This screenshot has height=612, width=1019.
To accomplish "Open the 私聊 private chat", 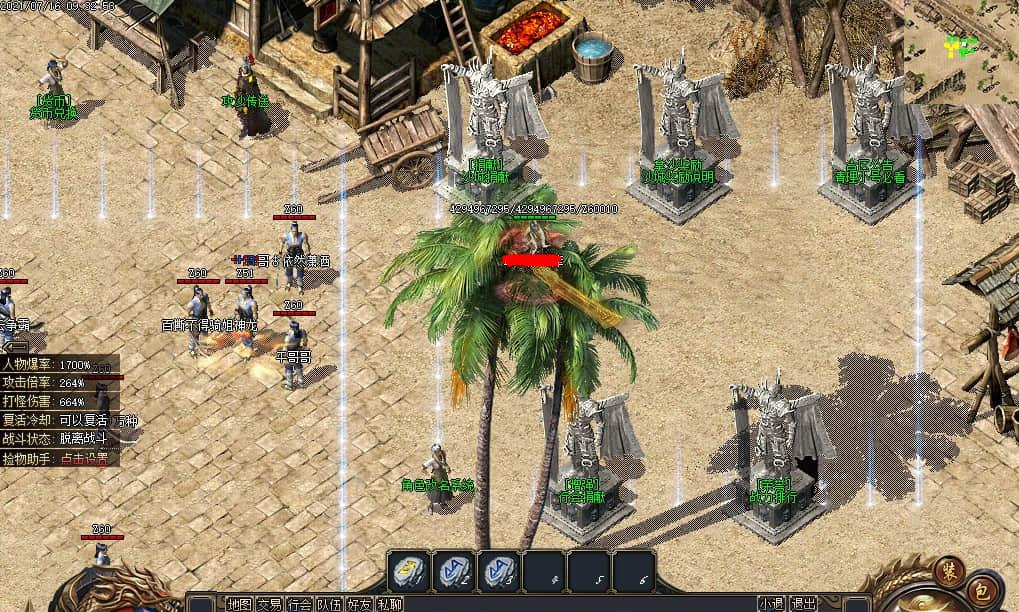I will coord(390,604).
